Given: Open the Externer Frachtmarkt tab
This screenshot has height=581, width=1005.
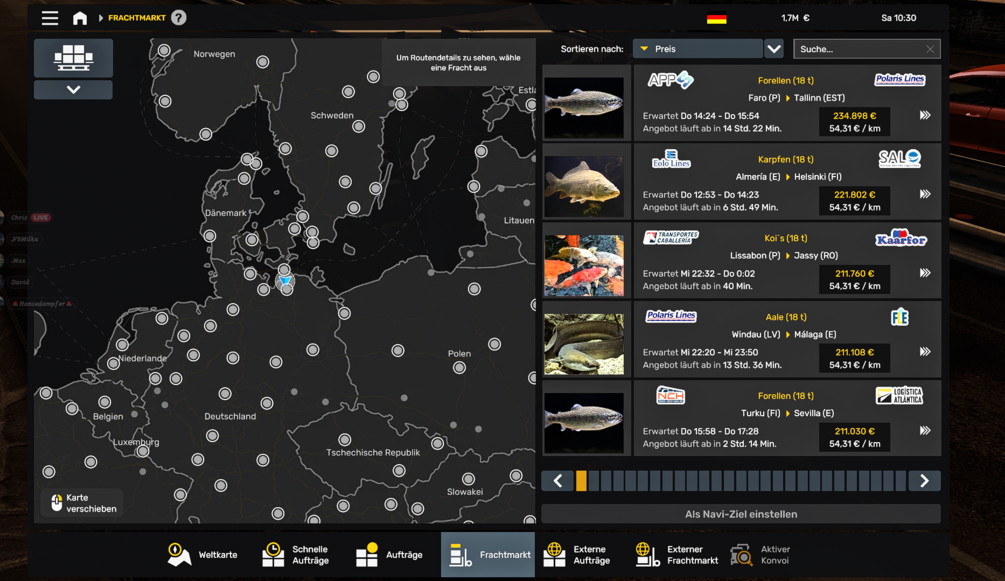Looking at the screenshot, I should point(676,555).
